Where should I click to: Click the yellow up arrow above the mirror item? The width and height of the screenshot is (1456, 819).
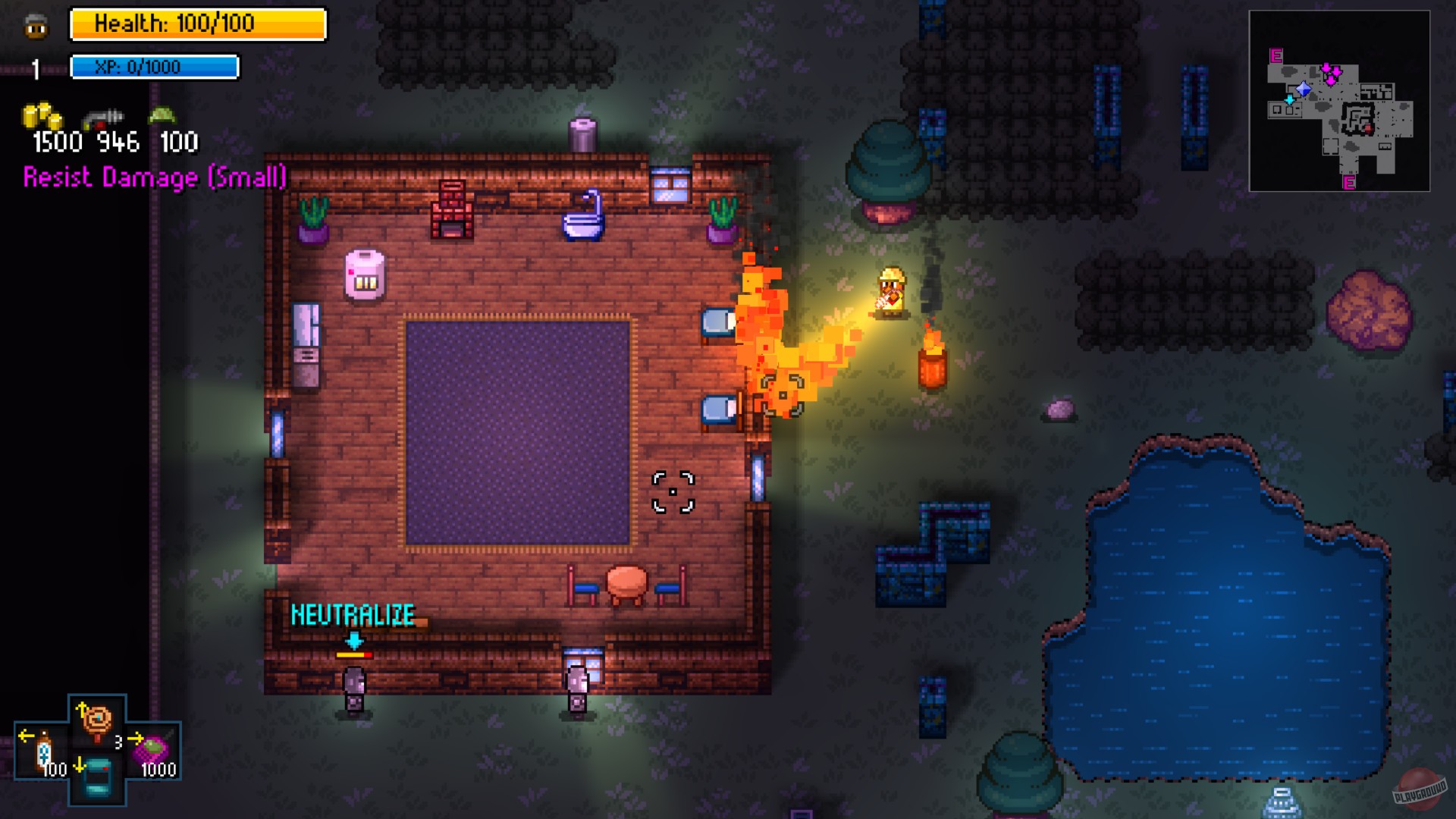82,708
